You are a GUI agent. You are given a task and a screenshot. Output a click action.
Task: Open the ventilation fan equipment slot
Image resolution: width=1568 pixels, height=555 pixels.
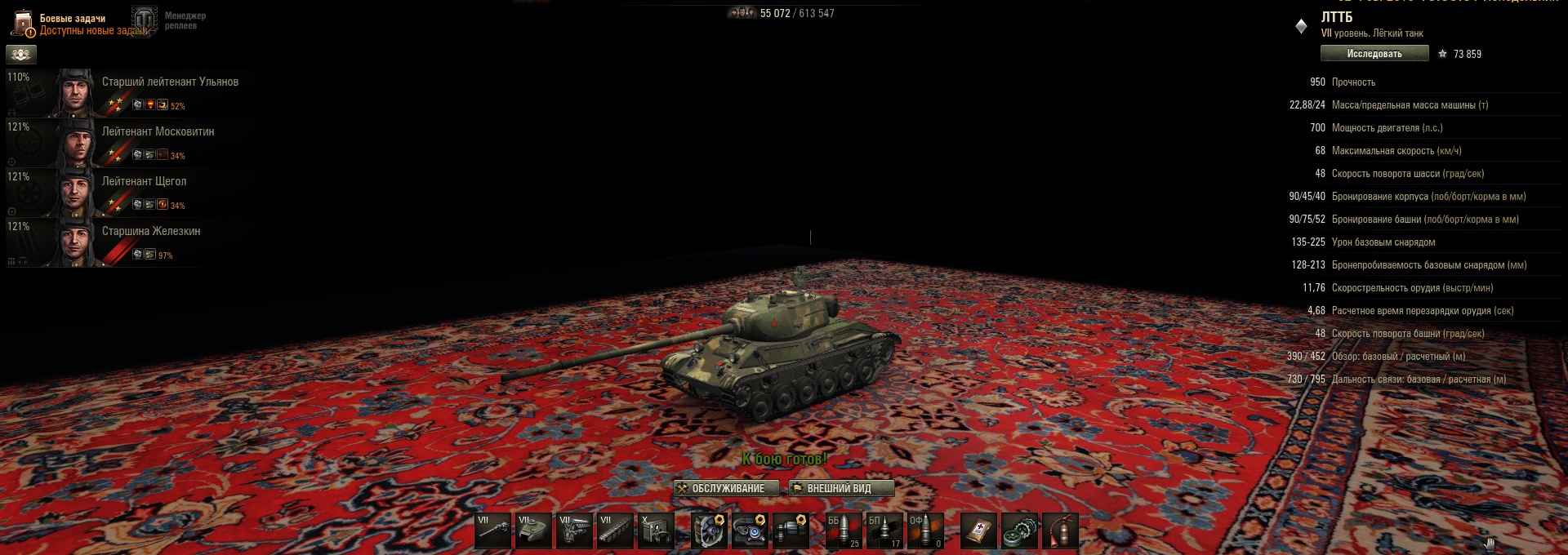pyautogui.click(x=708, y=531)
